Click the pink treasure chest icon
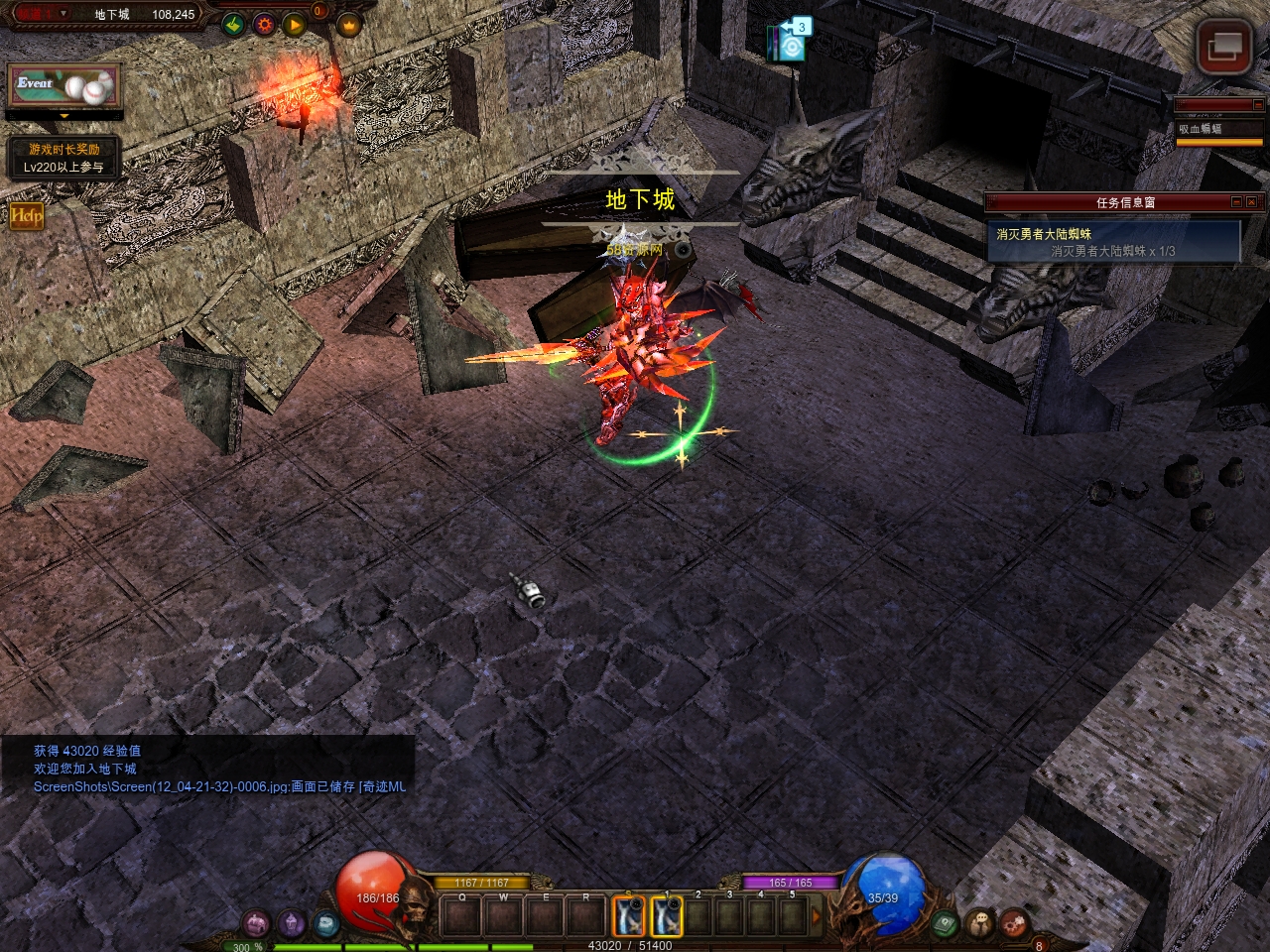The image size is (1270, 952). click(x=257, y=924)
